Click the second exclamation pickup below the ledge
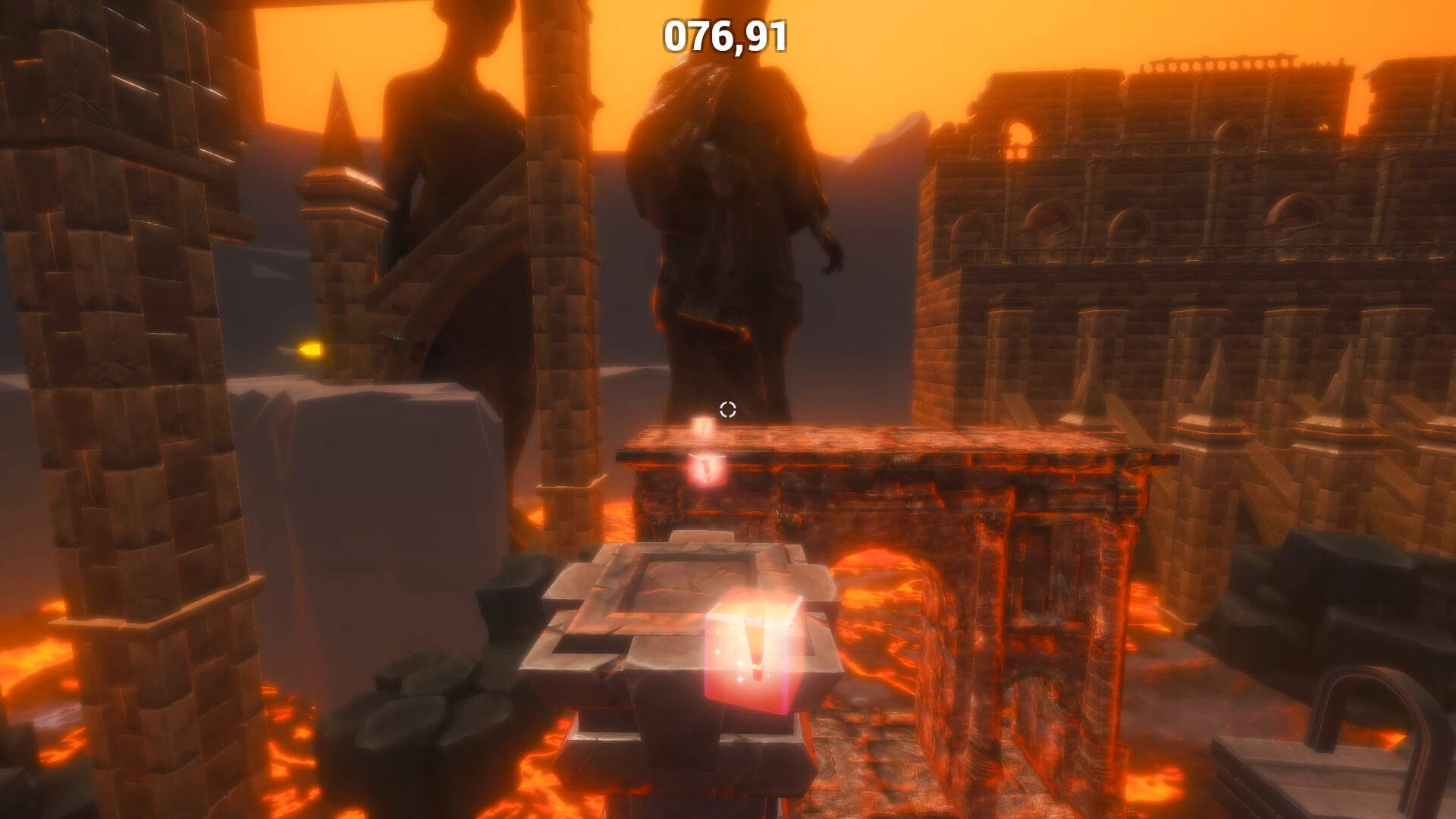The width and height of the screenshot is (1456, 819). click(x=708, y=470)
